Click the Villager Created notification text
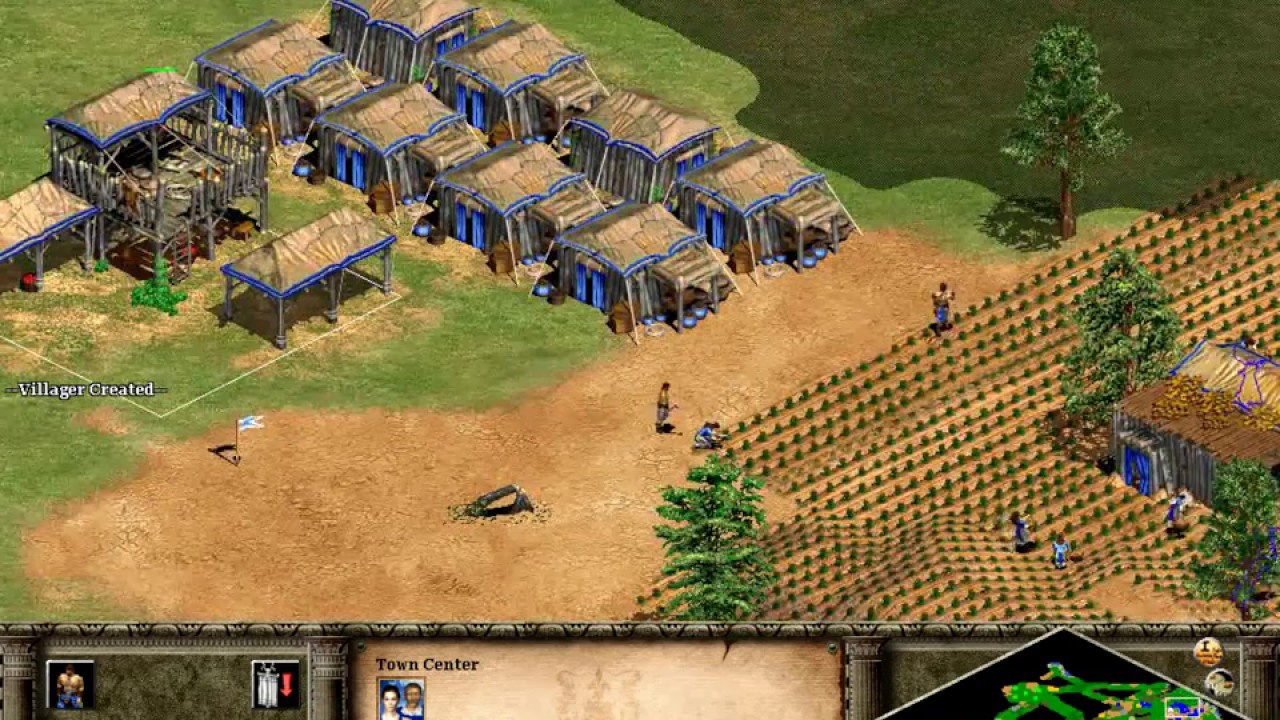Image resolution: width=1280 pixels, height=720 pixels. (x=85, y=391)
